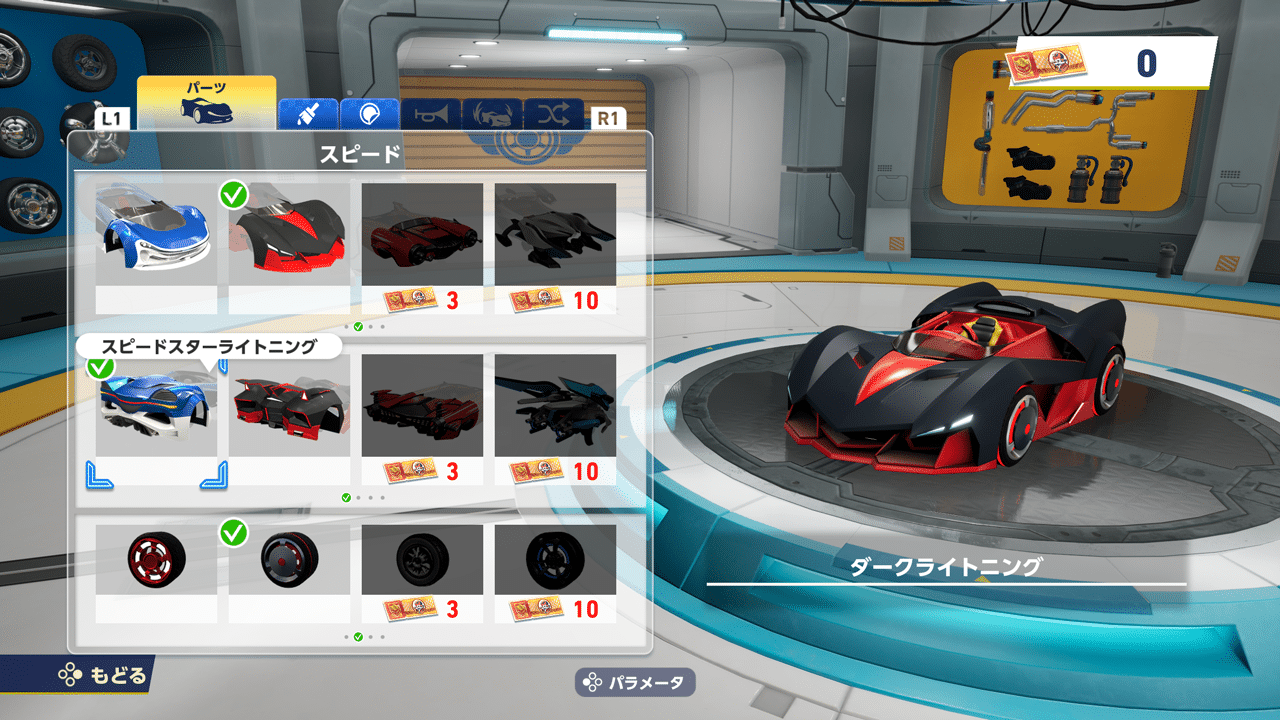Select the horn tab
The width and height of the screenshot is (1280, 720).
(x=431, y=115)
